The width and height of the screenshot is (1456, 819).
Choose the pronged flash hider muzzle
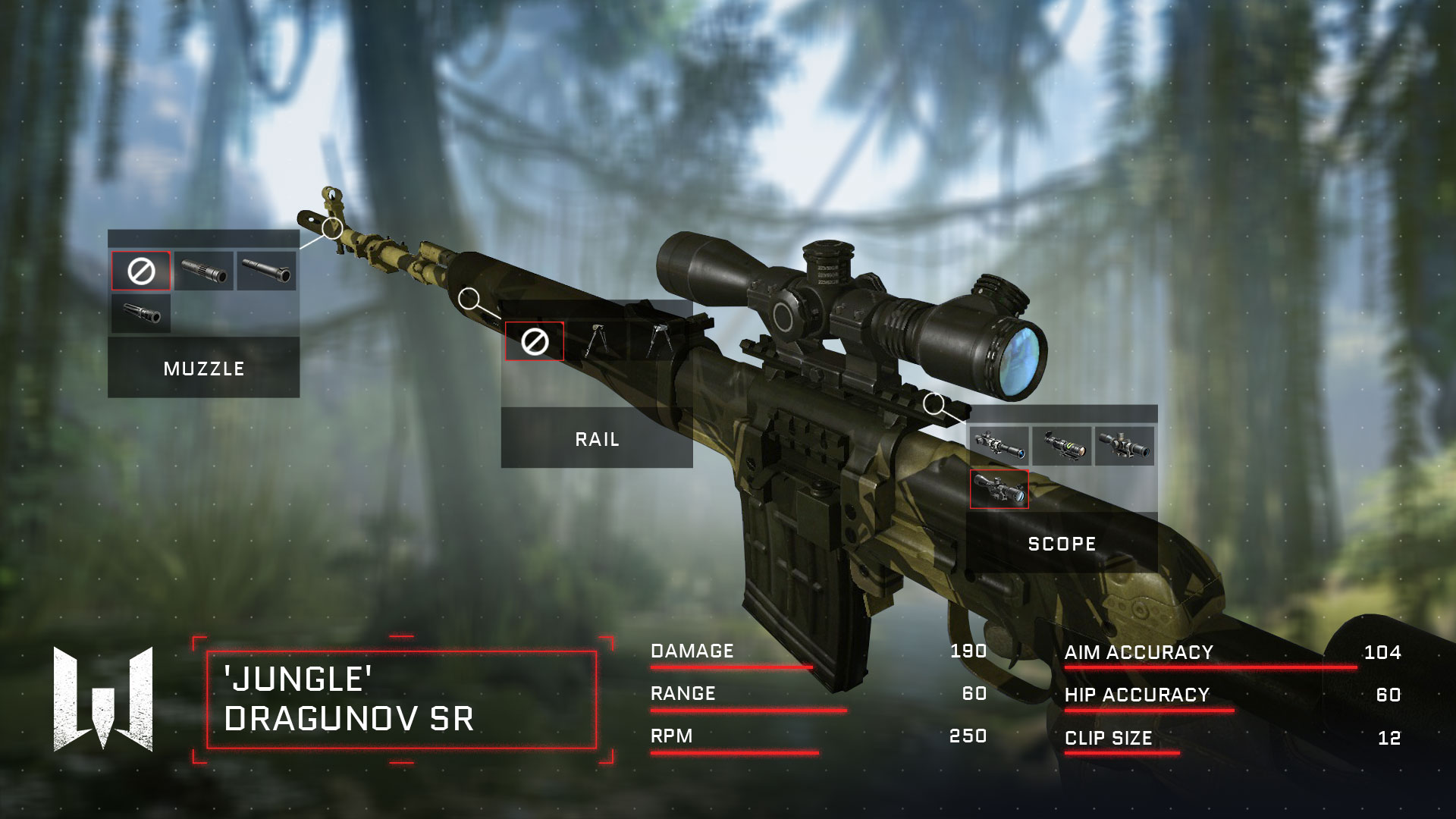pyautogui.click(x=141, y=313)
